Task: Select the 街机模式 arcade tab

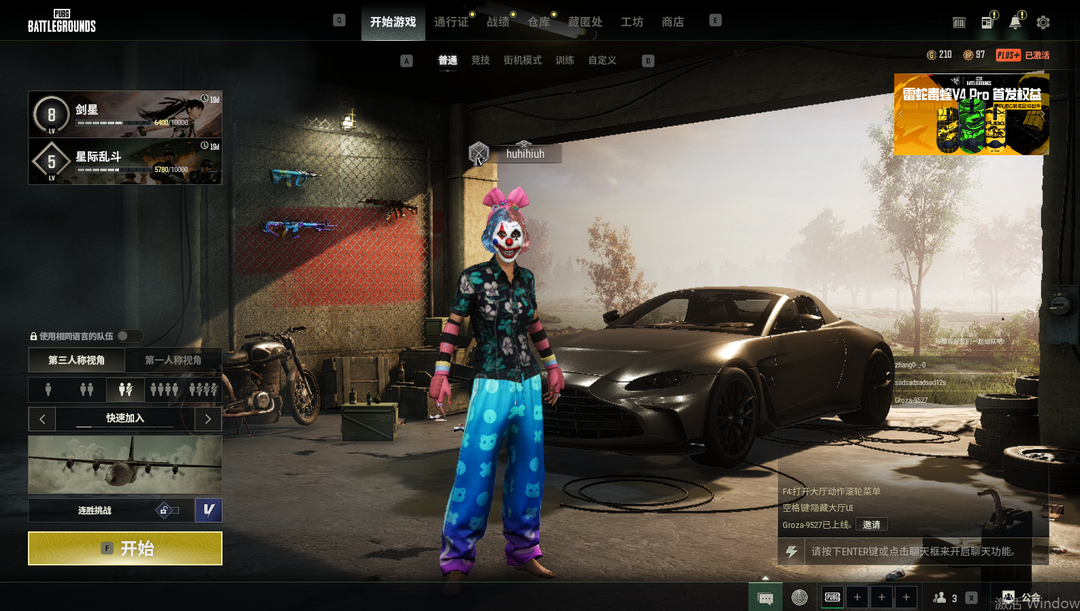Action: pyautogui.click(x=522, y=60)
